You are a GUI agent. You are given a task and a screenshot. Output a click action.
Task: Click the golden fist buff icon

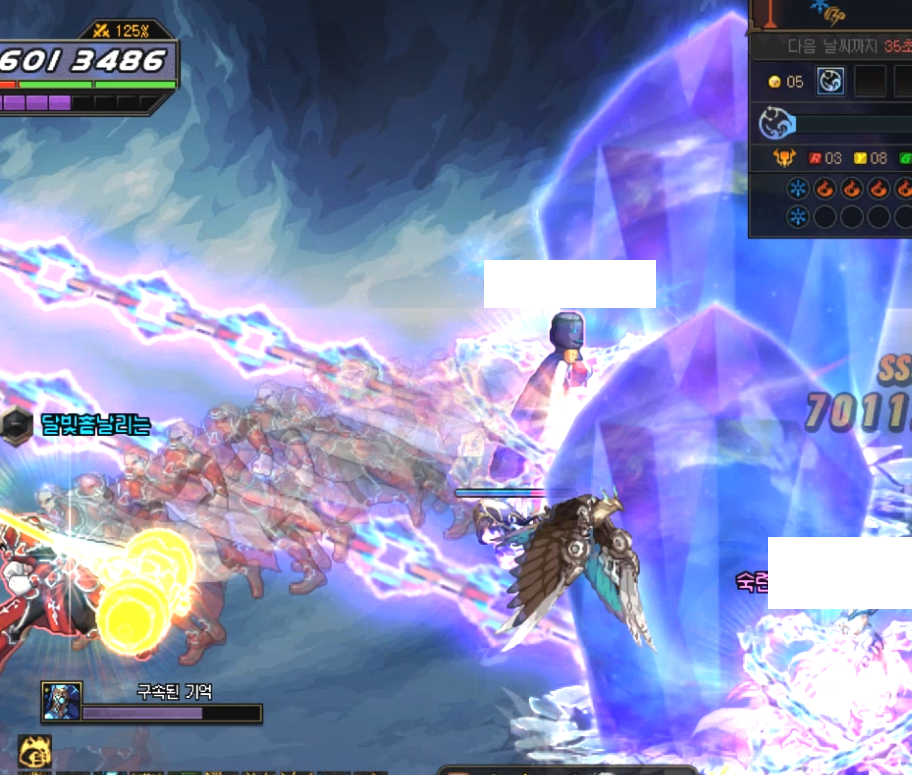[x=34, y=750]
